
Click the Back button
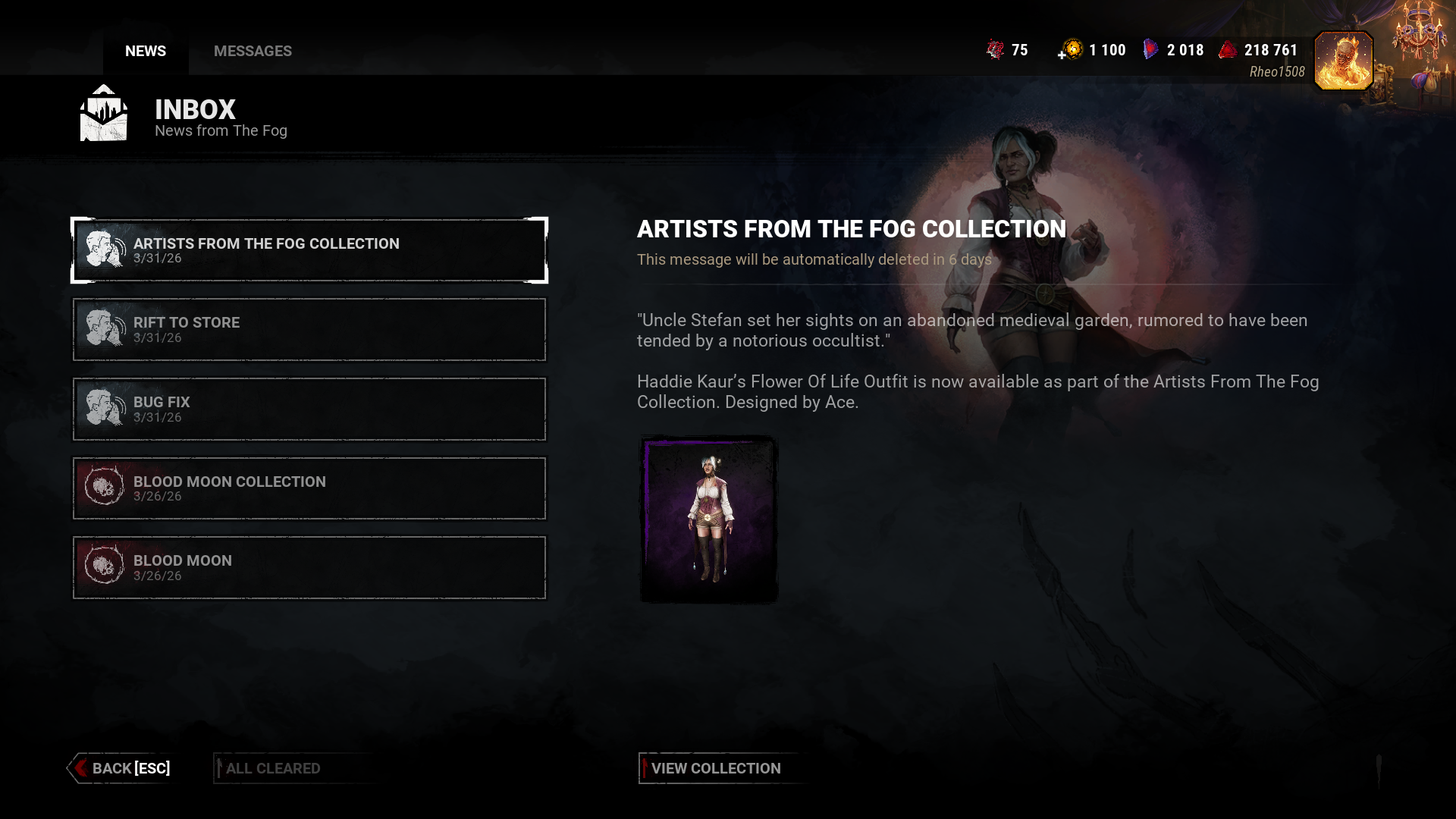123,768
